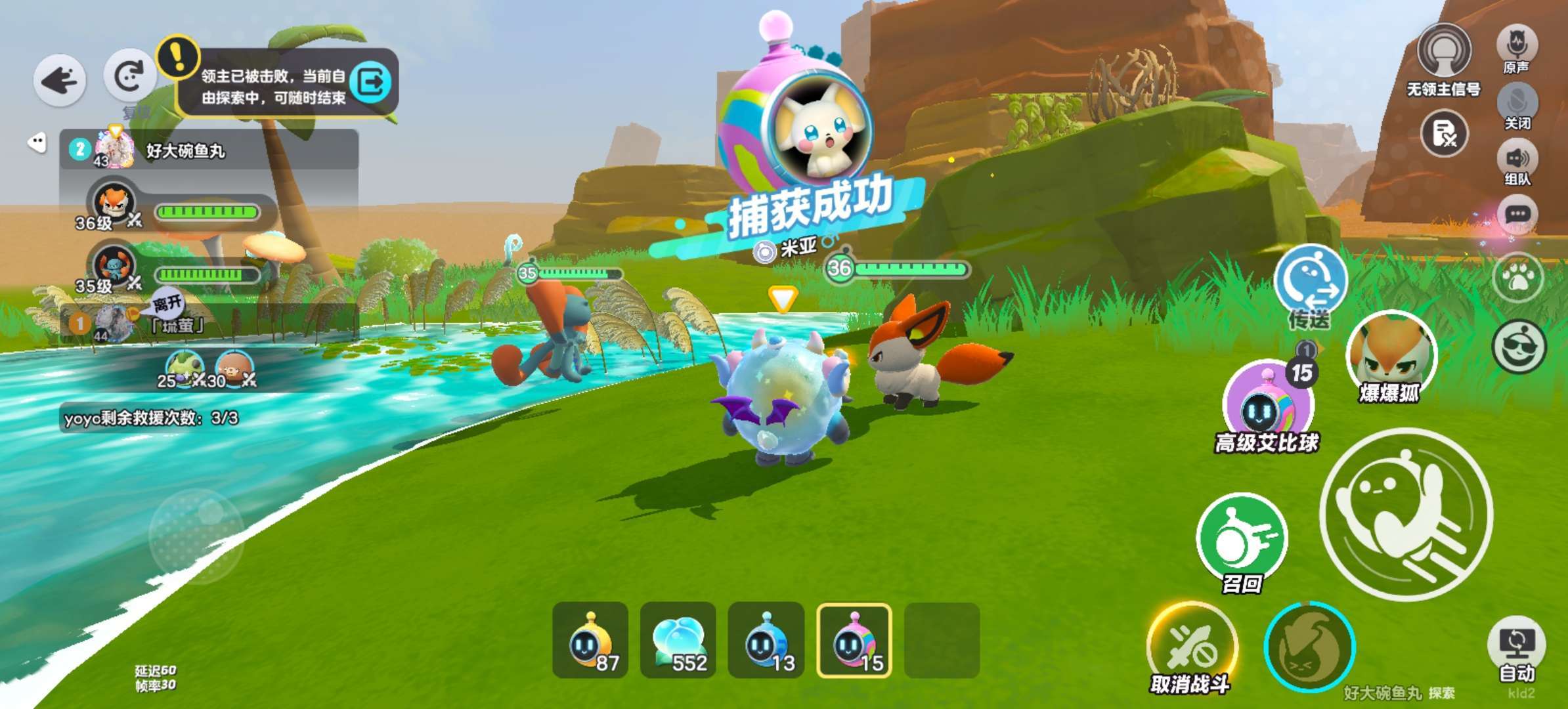This screenshot has width=1568, height=709.
Task: Switch to the 爆爆狐 pet portrait
Action: (x=1391, y=354)
